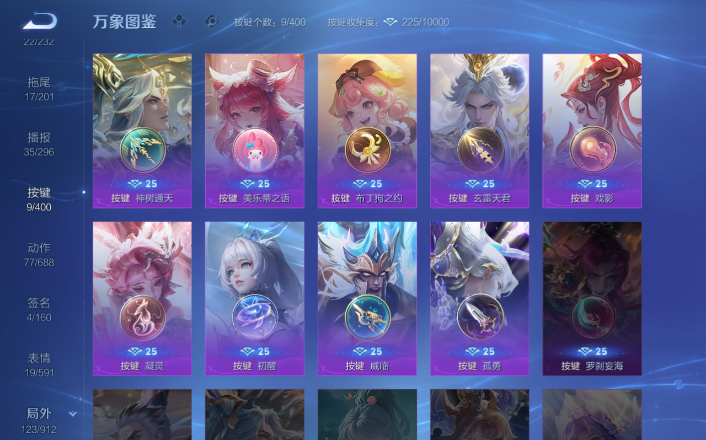The image size is (706, 440).
Task: Open the 布丁狗之约 button skin card
Action: (x=367, y=130)
